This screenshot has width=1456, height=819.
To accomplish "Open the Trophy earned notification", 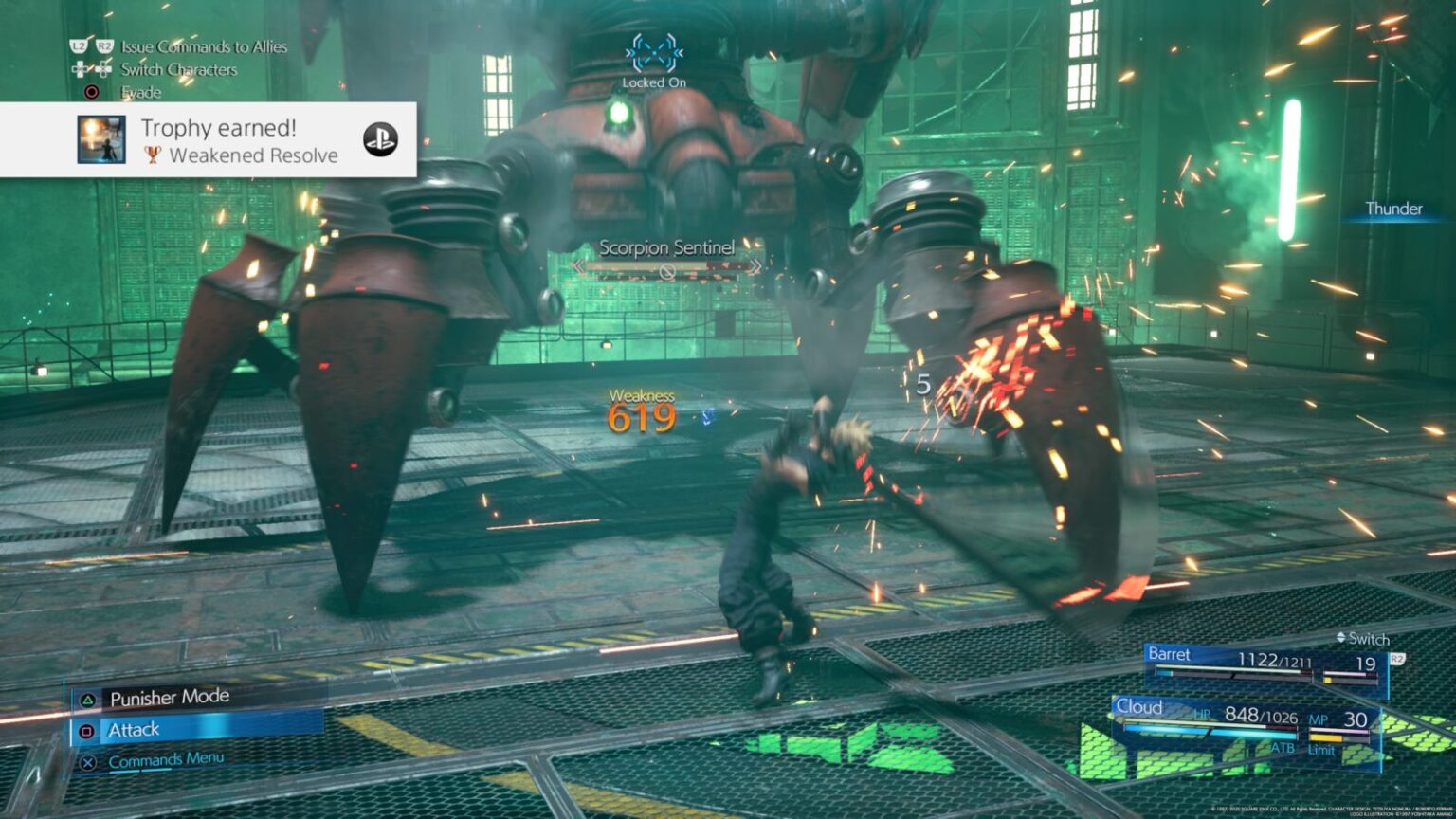I will pyautogui.click(x=237, y=140).
